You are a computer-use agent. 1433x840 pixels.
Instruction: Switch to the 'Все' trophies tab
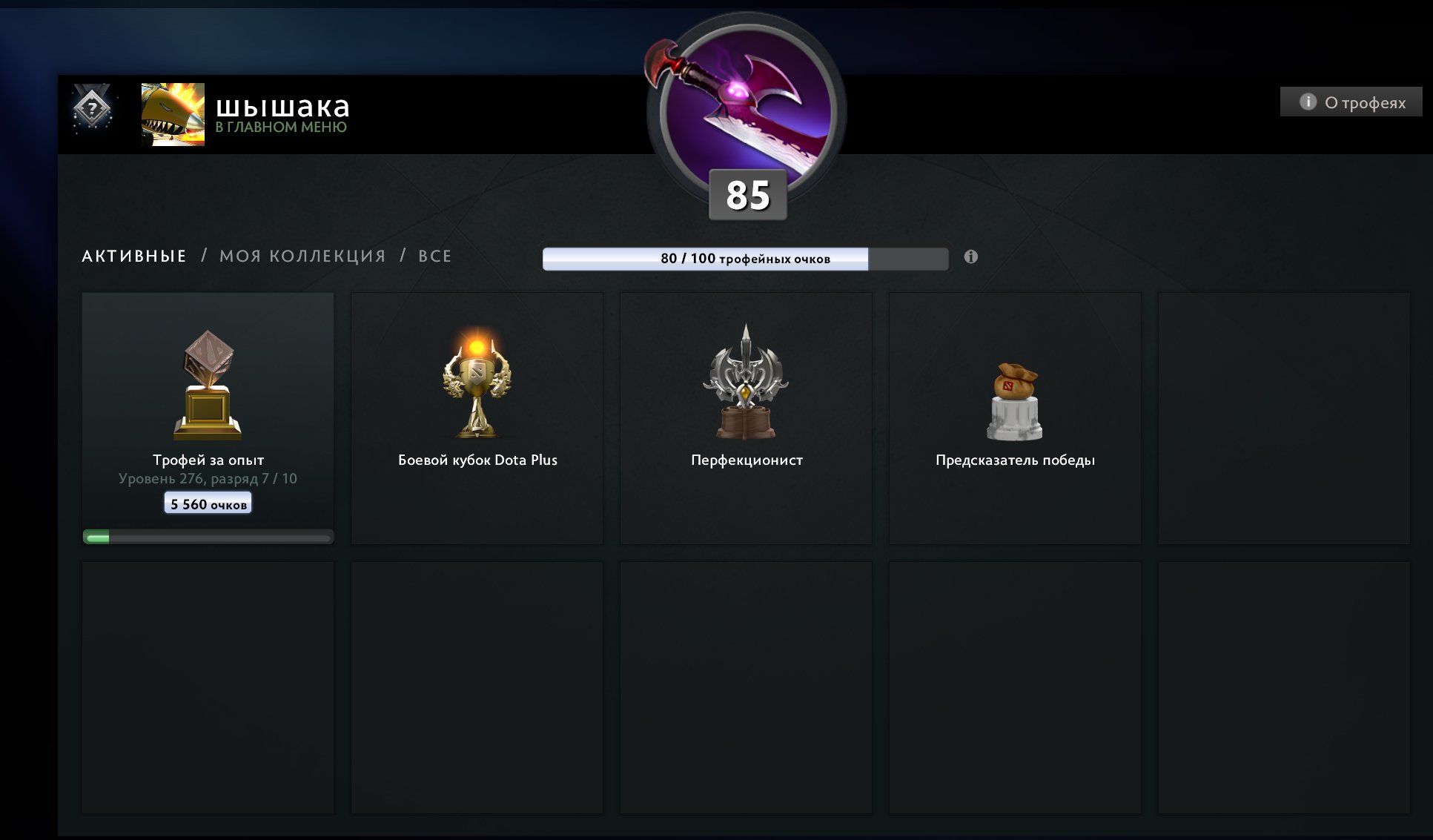(x=434, y=257)
